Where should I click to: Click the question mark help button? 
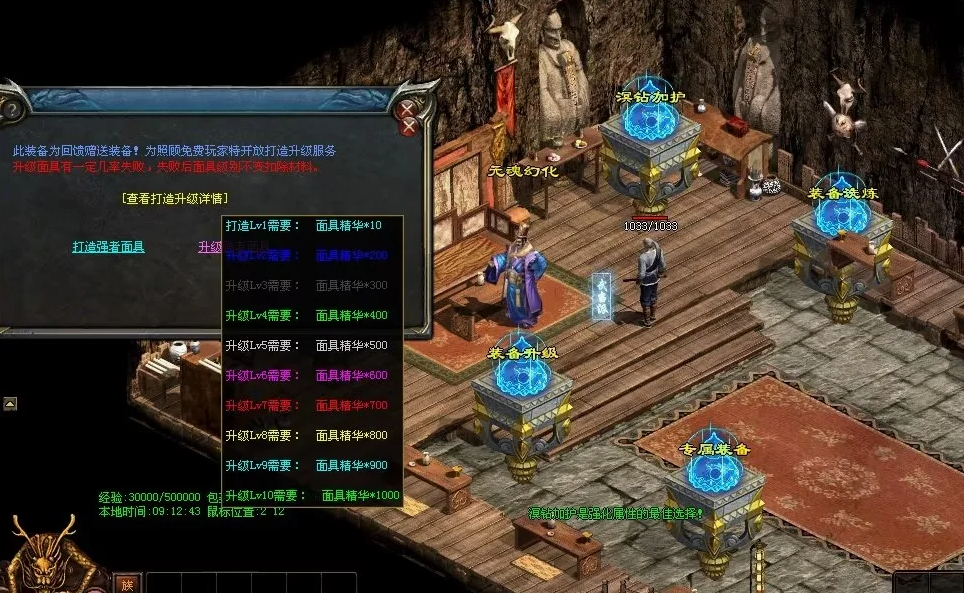pos(10,109)
